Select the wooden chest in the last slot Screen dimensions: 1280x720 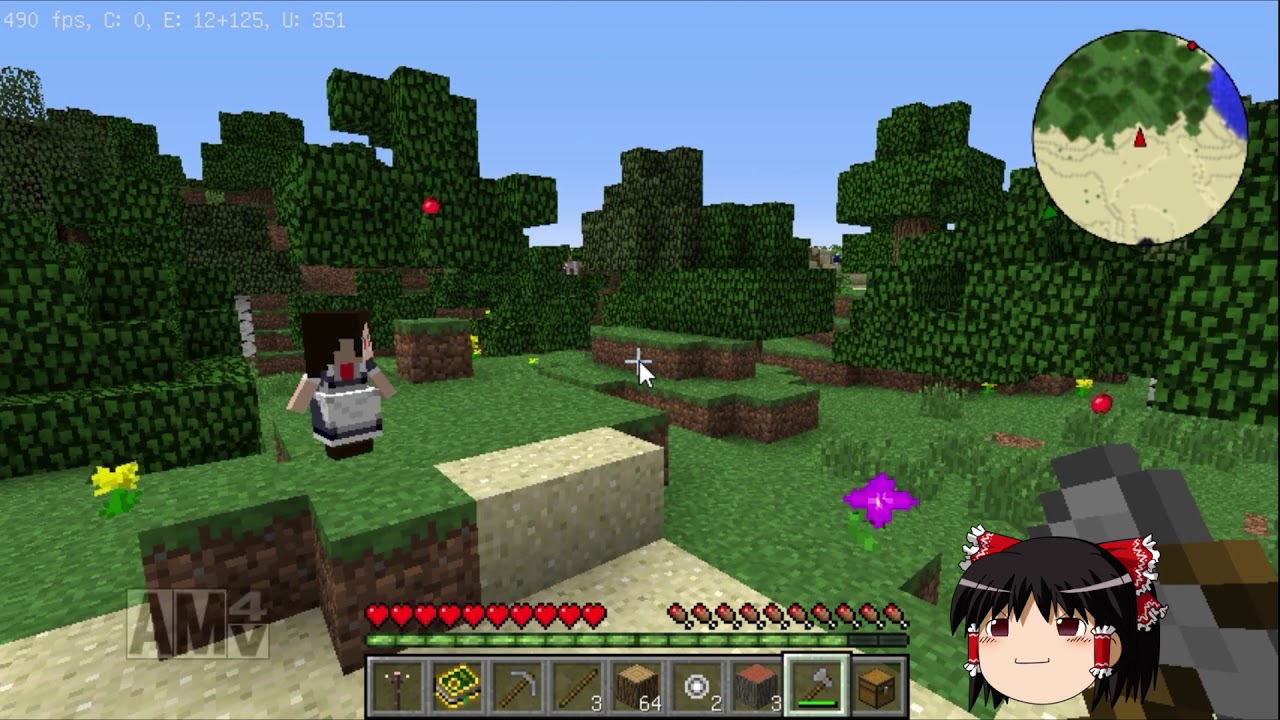point(877,685)
